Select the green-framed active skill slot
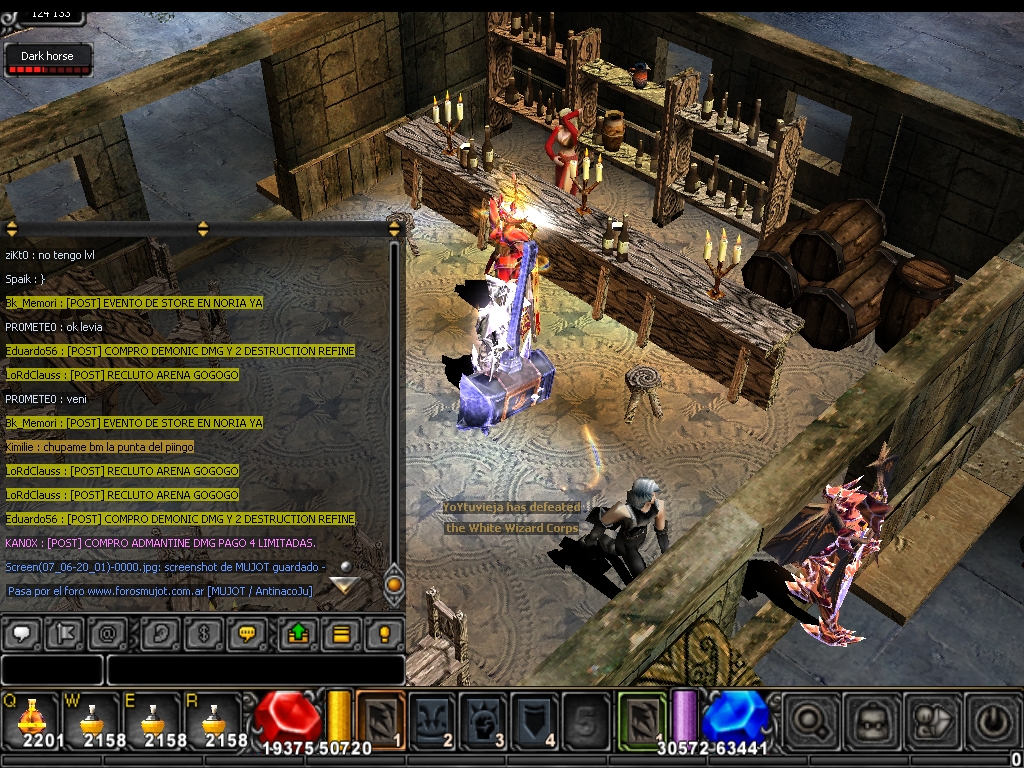 pos(641,718)
